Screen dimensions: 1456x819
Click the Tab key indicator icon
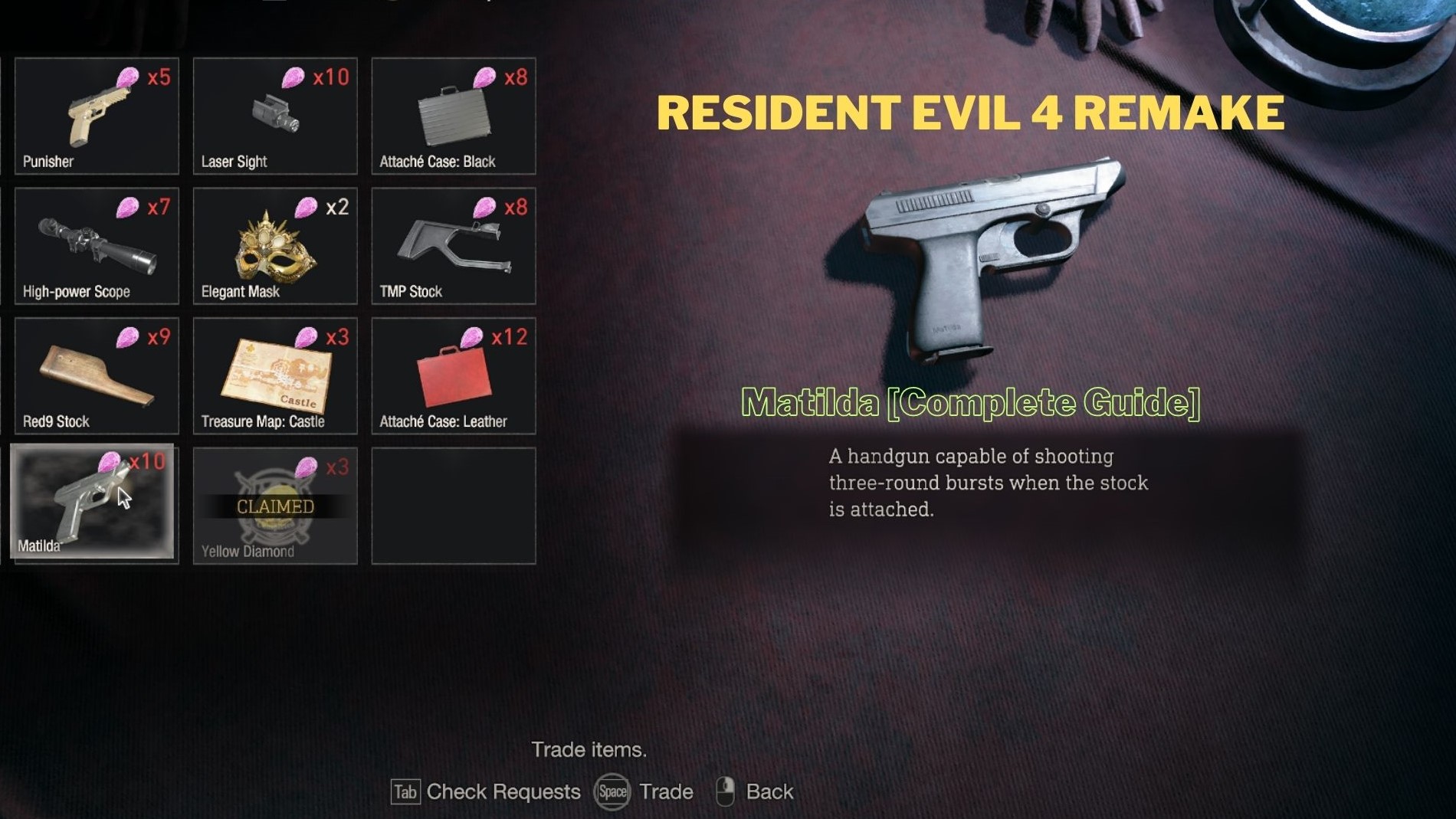point(405,793)
